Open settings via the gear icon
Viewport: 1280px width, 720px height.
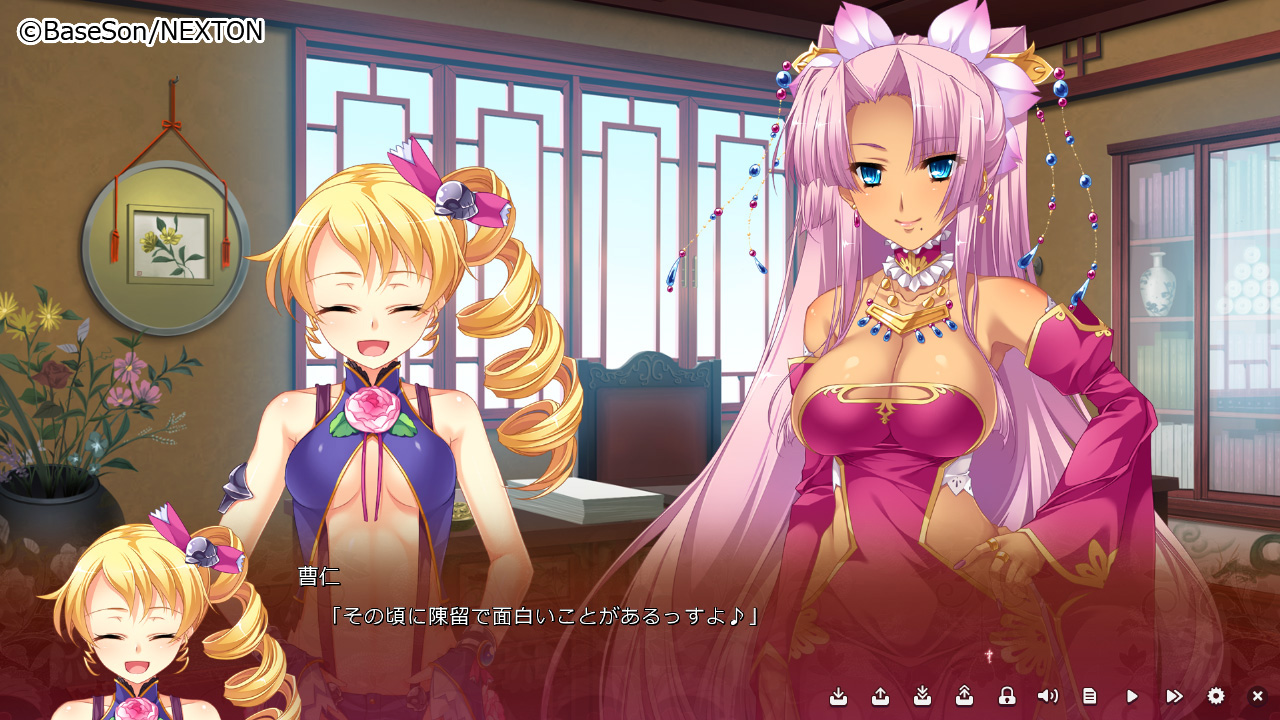(x=1216, y=696)
